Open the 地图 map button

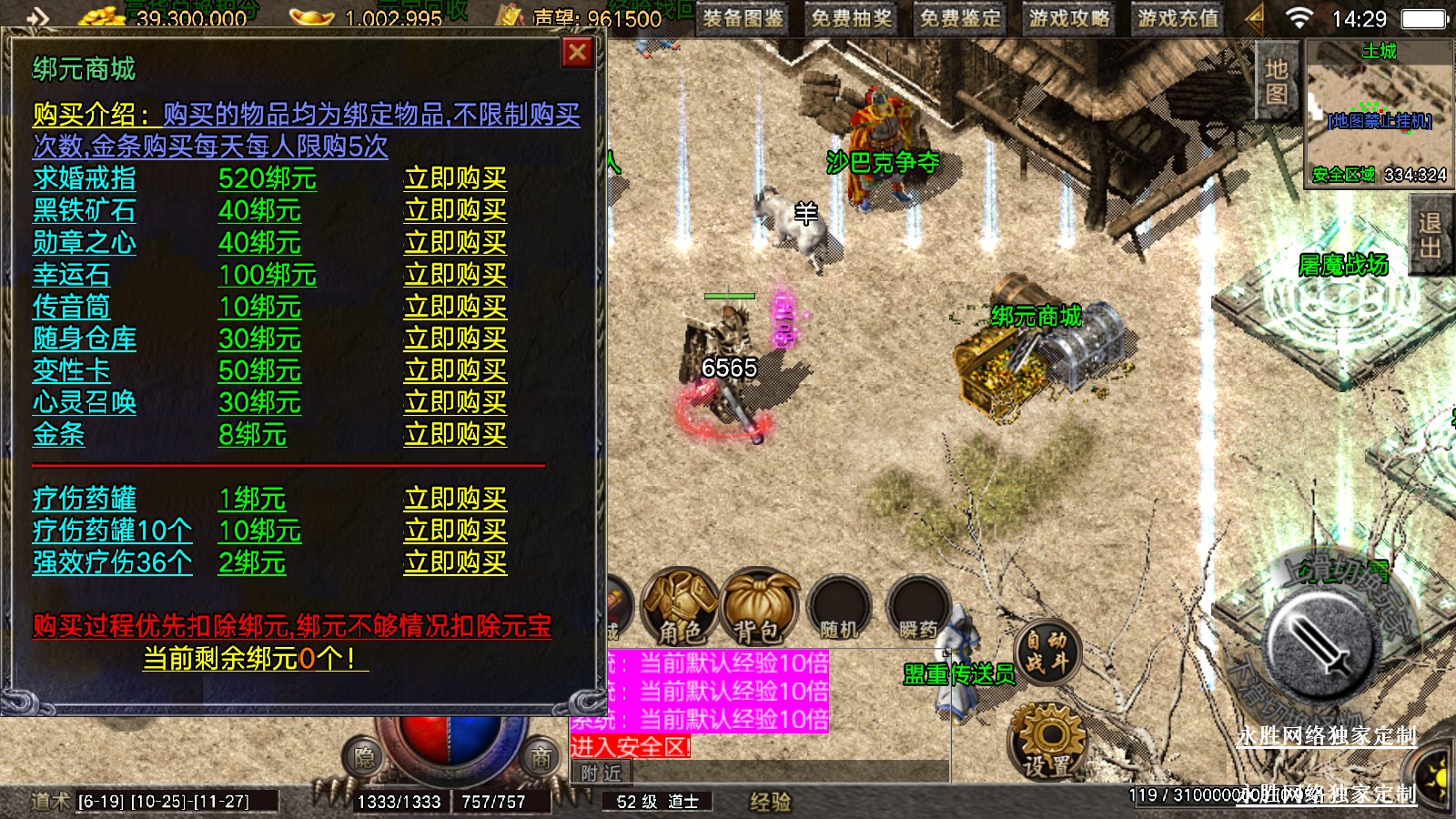tap(1277, 81)
